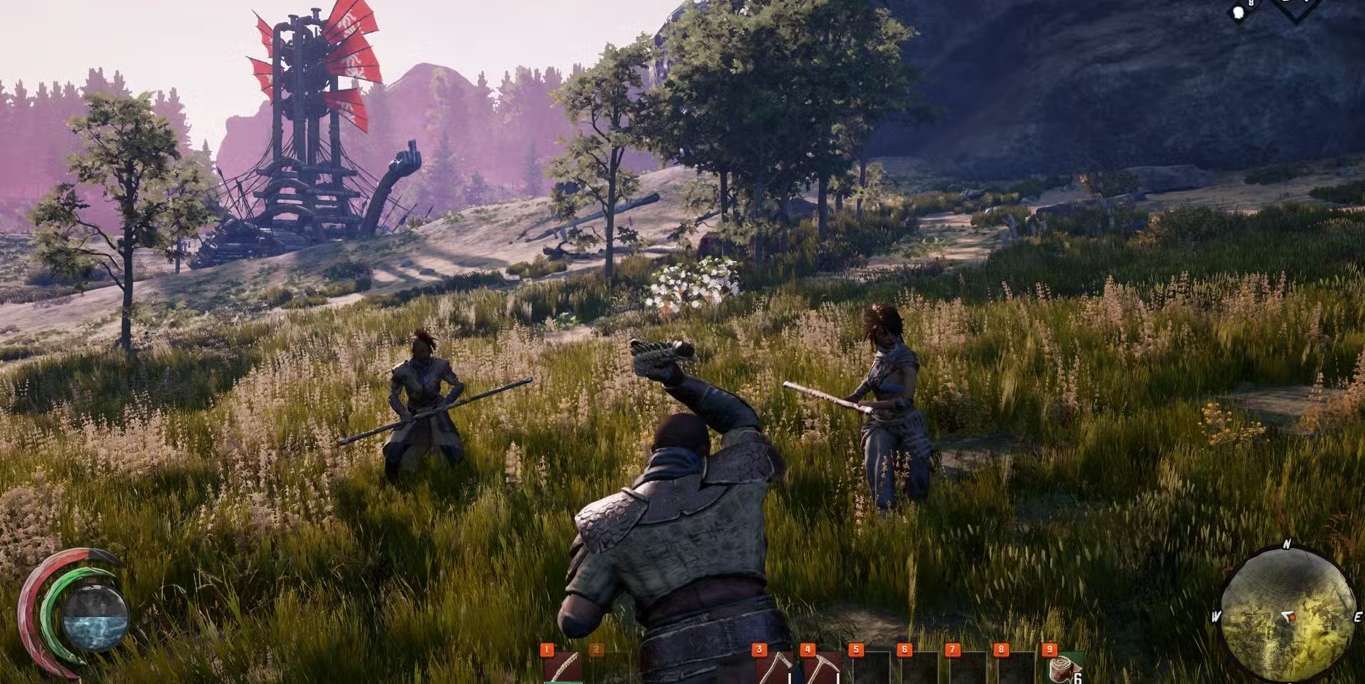Click the circular minimap
The width and height of the screenshot is (1365, 684).
pyautogui.click(x=1287, y=614)
